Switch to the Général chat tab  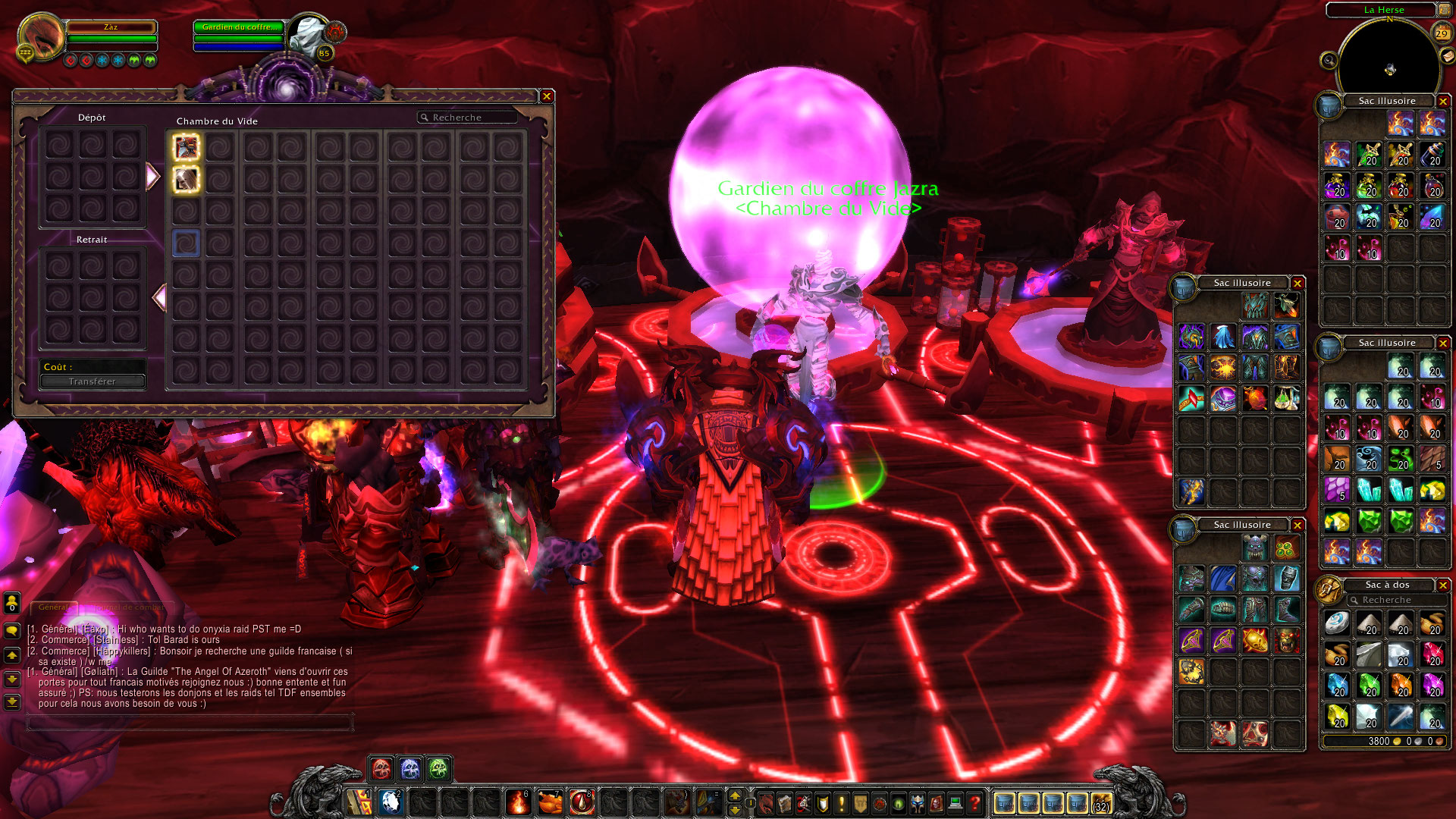pos(53,607)
